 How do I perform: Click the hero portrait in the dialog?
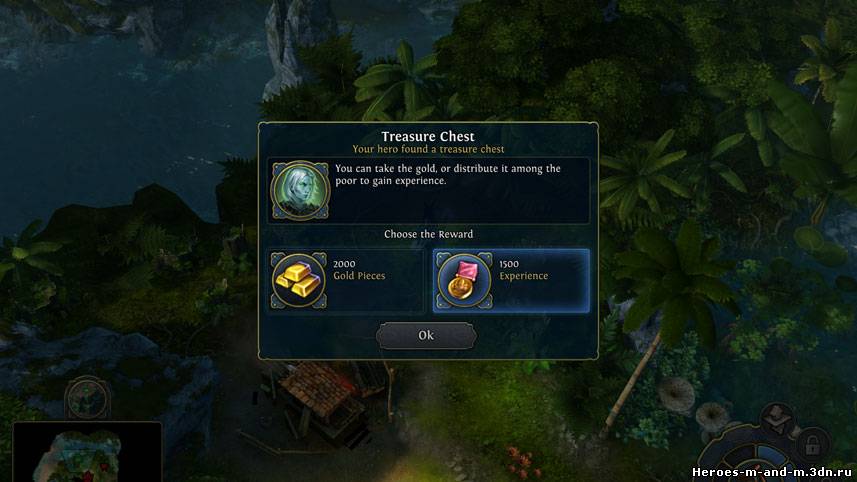point(299,190)
